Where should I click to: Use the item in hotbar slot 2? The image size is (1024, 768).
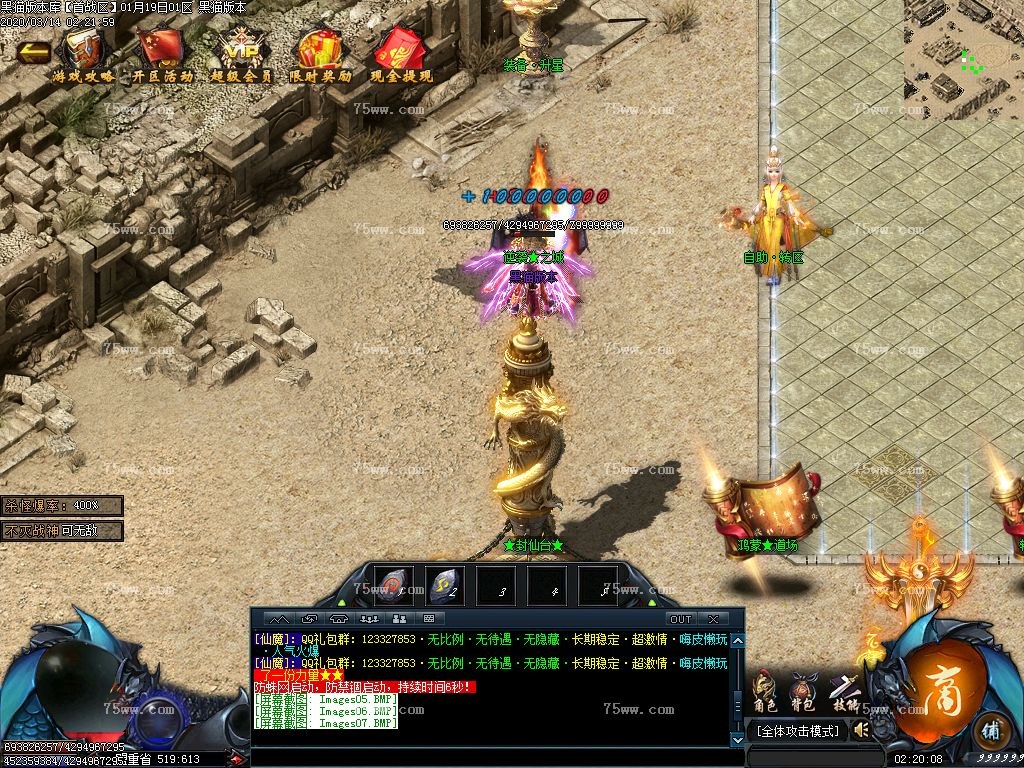(x=445, y=586)
